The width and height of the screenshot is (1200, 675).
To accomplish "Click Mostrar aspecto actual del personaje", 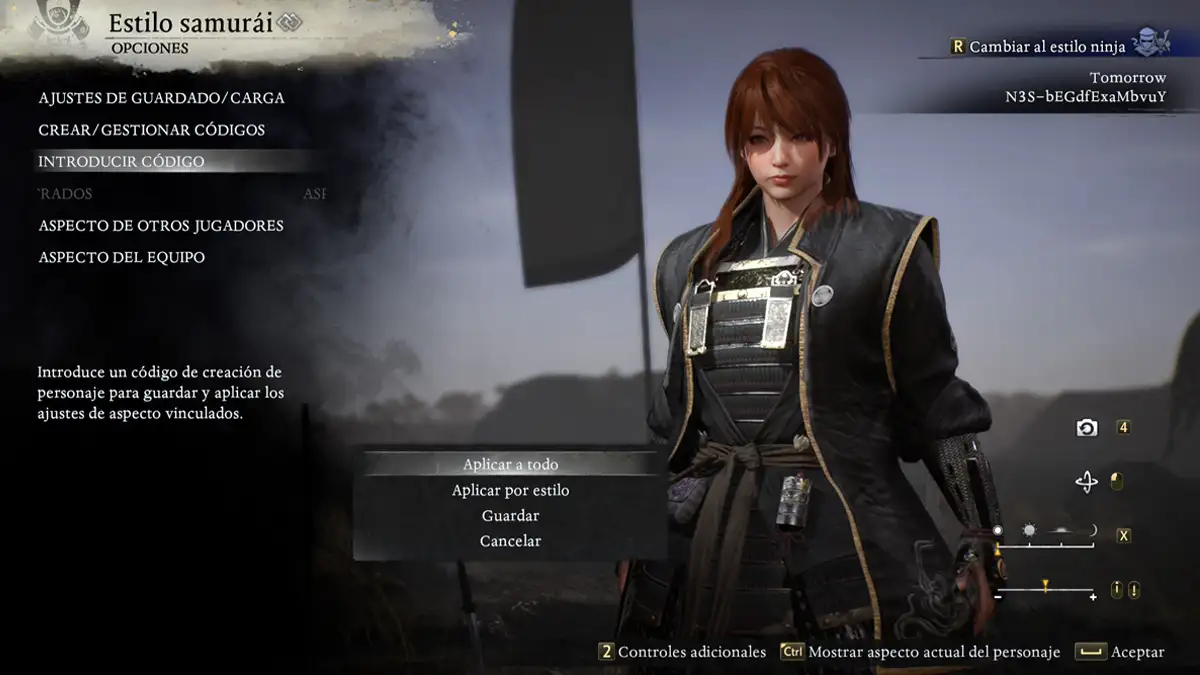I will tap(920, 652).
